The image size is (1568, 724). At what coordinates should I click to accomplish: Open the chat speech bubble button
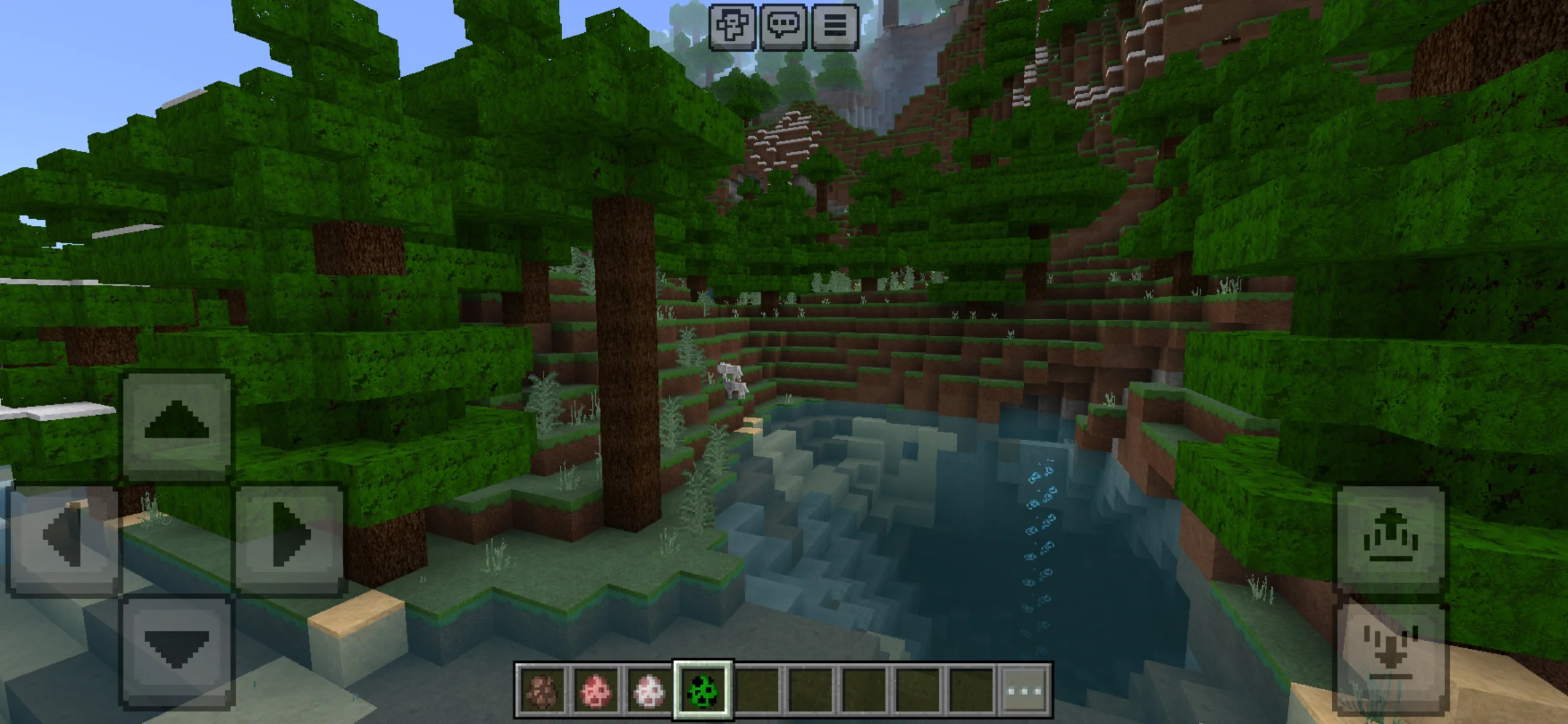783,27
